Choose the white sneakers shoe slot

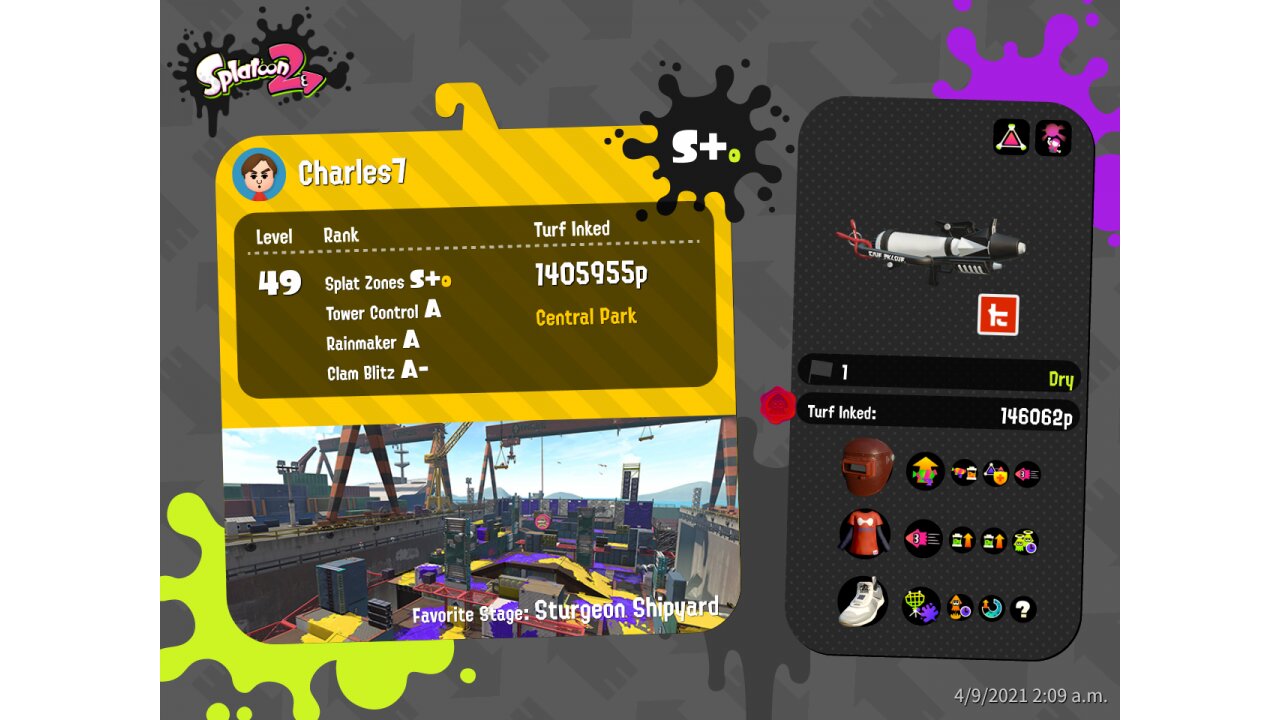863,602
